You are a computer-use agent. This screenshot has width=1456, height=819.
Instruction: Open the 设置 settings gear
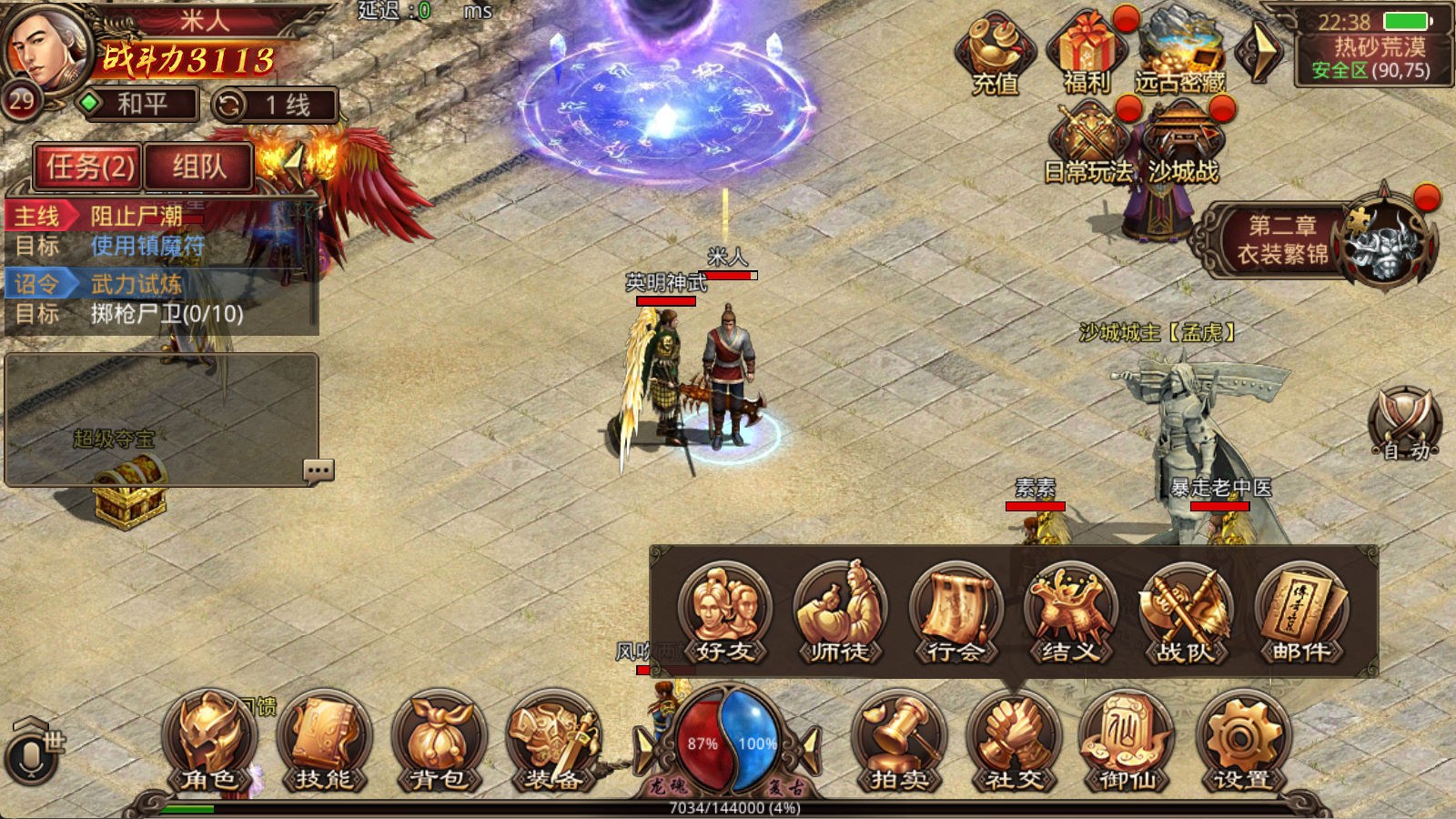[1242, 741]
